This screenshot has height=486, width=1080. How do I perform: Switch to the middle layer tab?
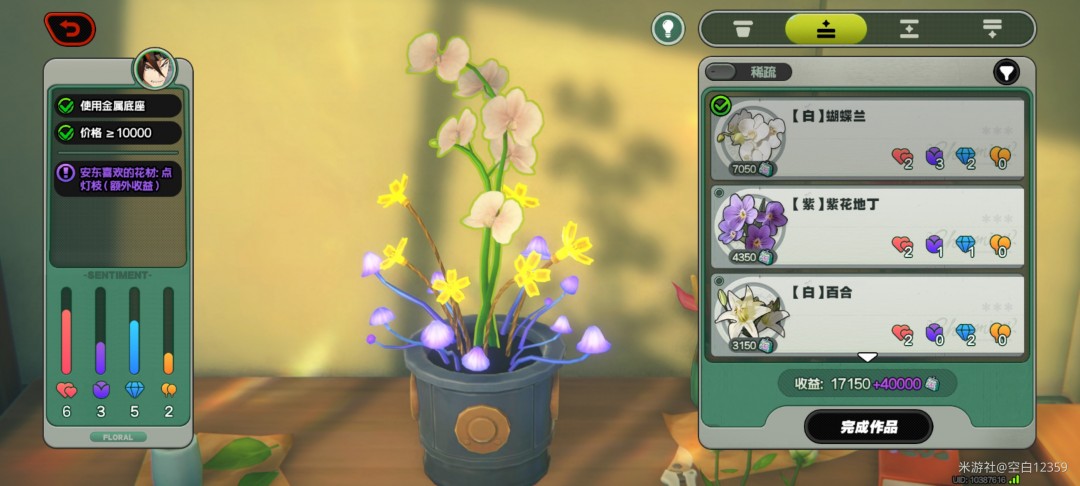[x=908, y=28]
